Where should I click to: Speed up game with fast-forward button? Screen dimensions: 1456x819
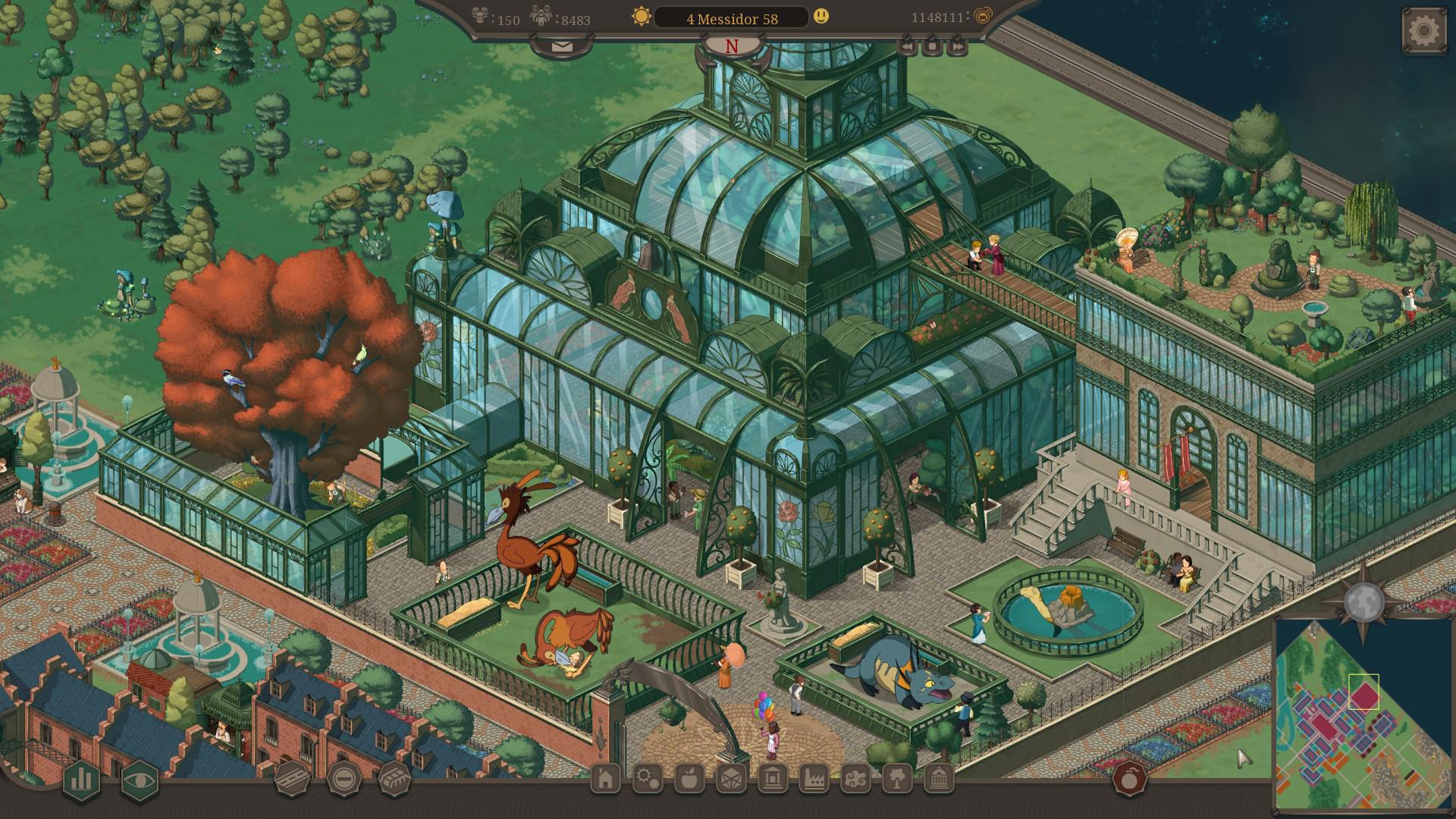click(958, 46)
